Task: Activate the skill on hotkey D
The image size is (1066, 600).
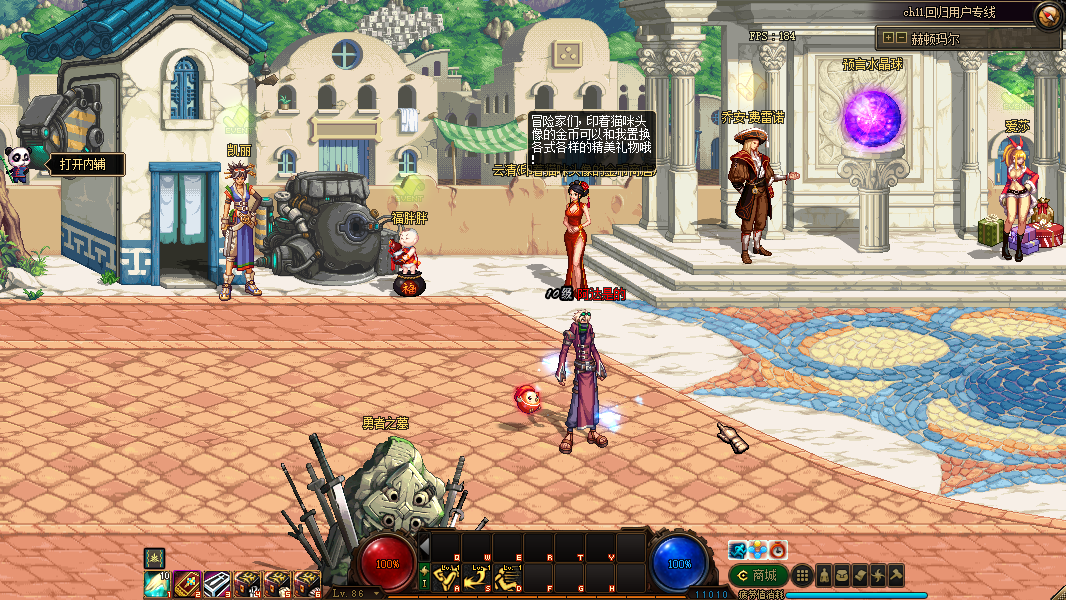Action: click(x=508, y=578)
